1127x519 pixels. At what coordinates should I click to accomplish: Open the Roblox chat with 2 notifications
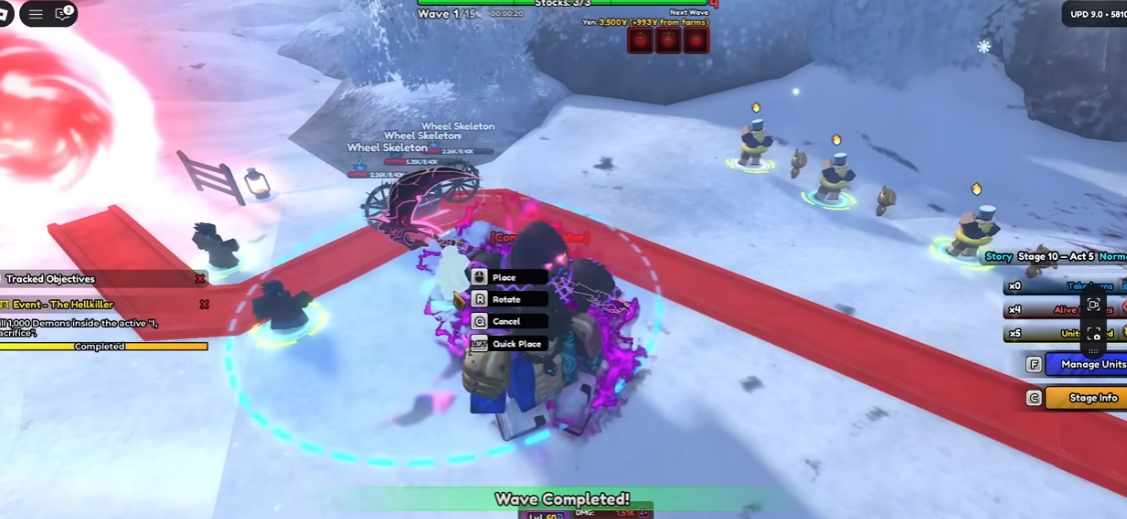[x=63, y=14]
